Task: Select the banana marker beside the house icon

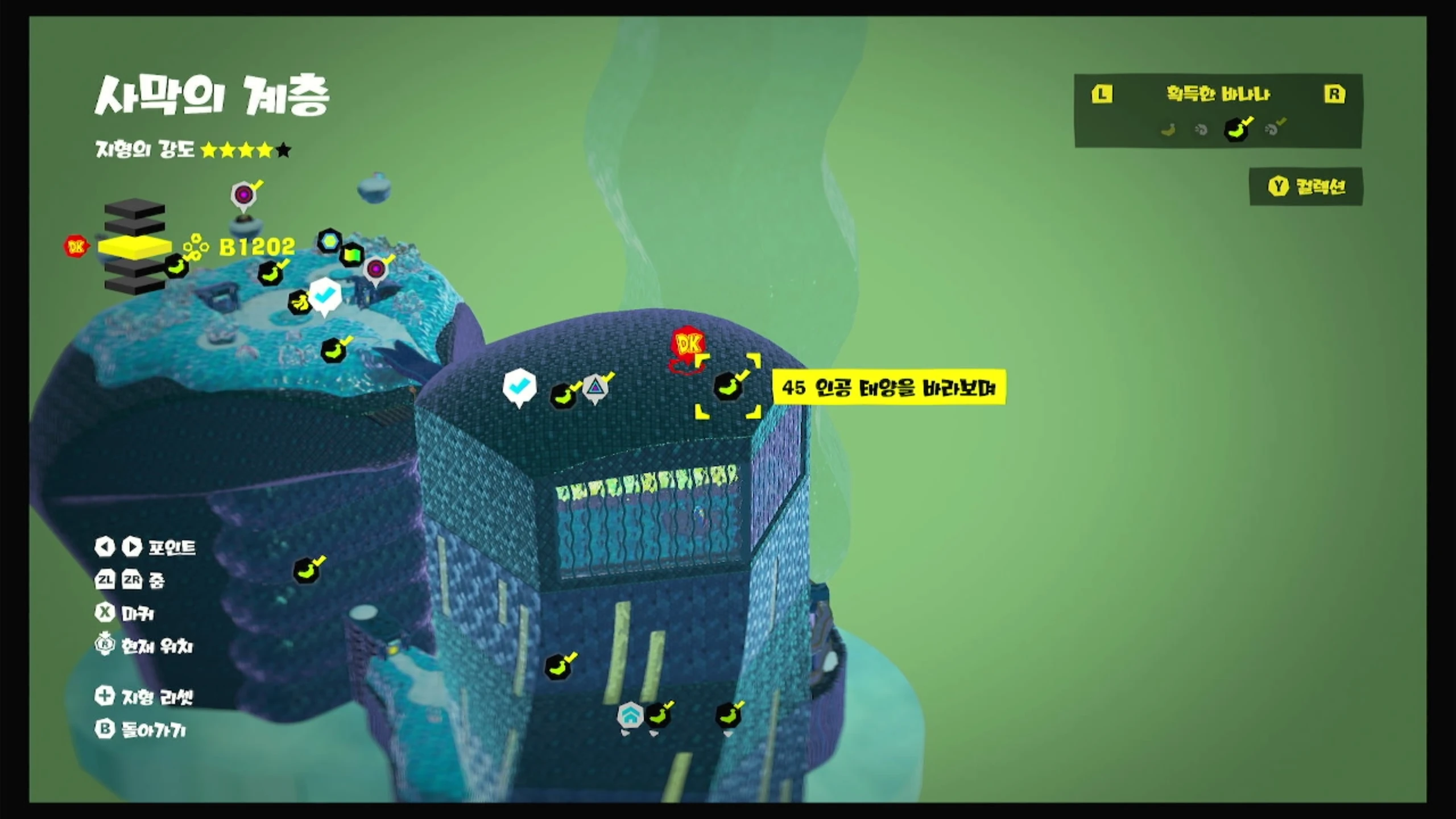Action: click(658, 716)
